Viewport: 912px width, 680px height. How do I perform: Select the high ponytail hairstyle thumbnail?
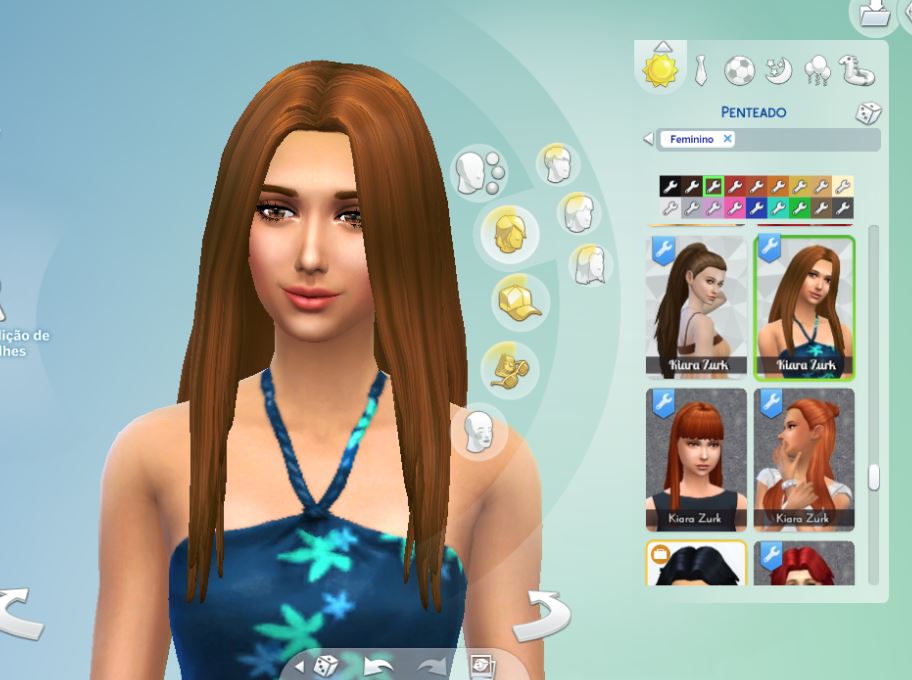click(x=695, y=308)
